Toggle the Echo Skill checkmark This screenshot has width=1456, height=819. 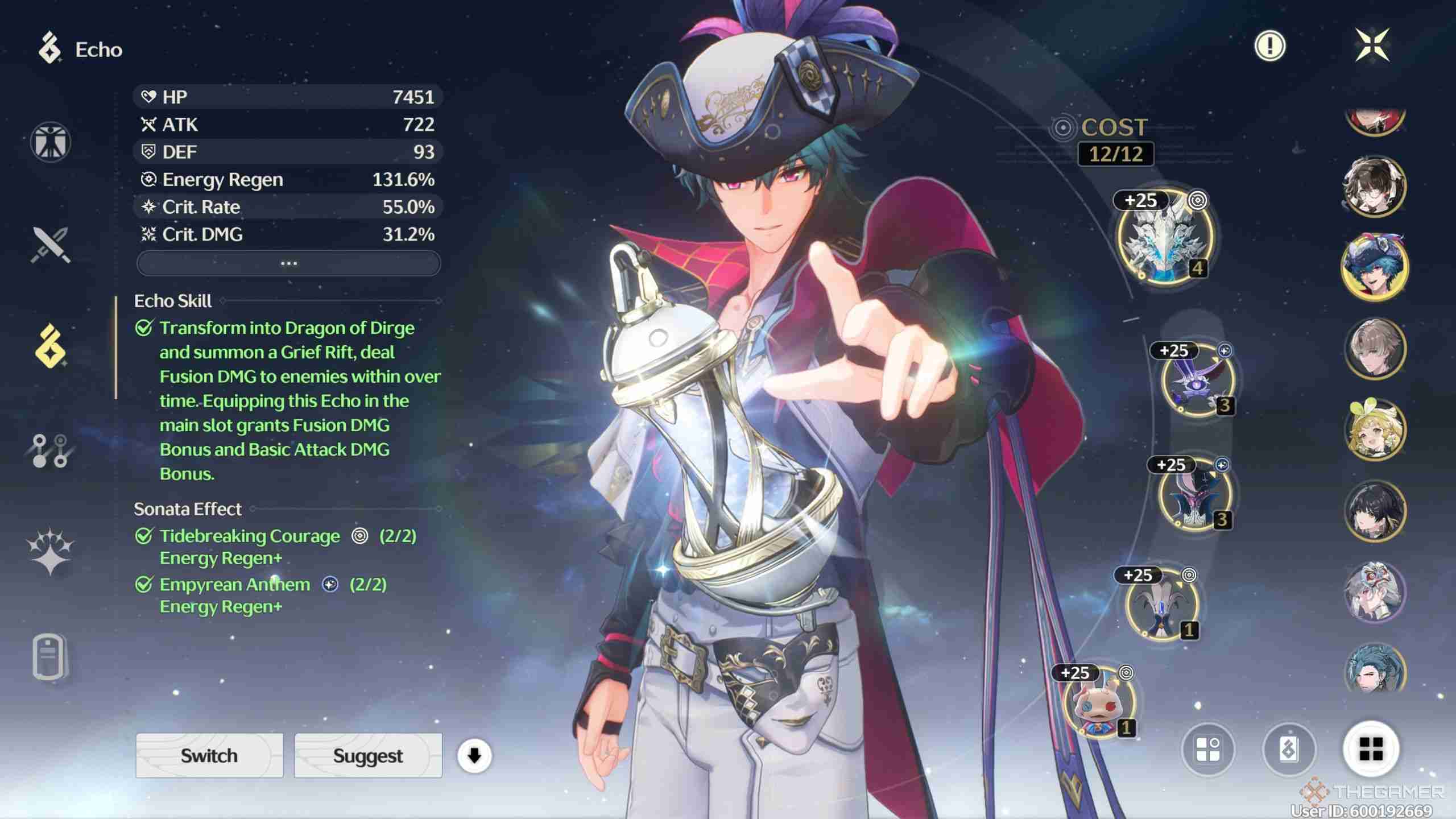[144, 328]
